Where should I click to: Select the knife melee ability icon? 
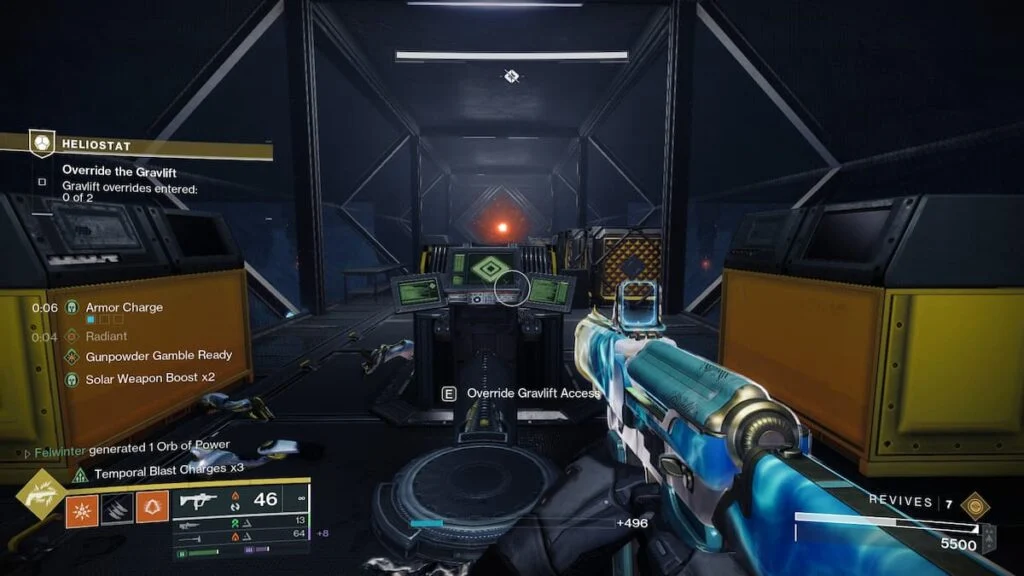[117, 512]
